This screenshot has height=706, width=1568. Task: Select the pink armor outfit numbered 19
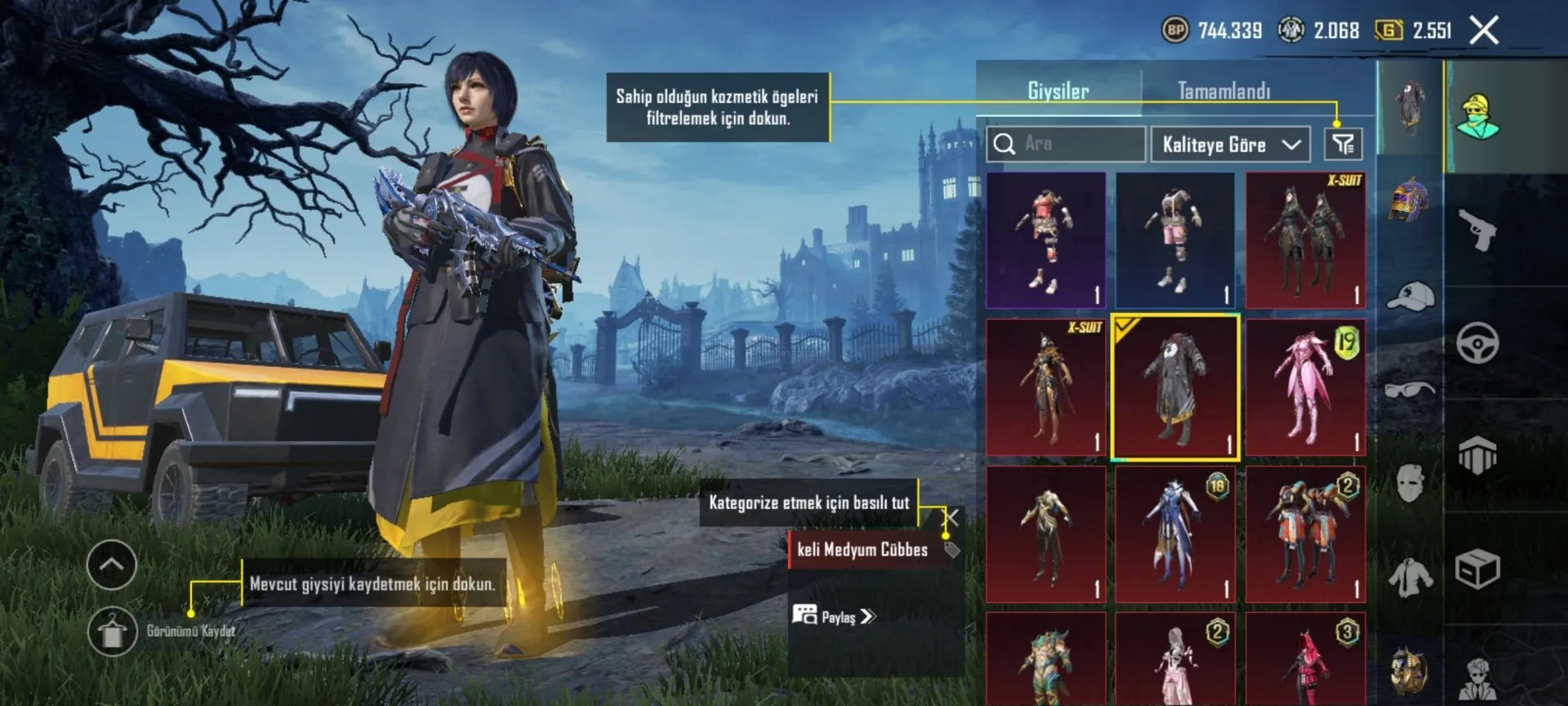[x=1305, y=387]
